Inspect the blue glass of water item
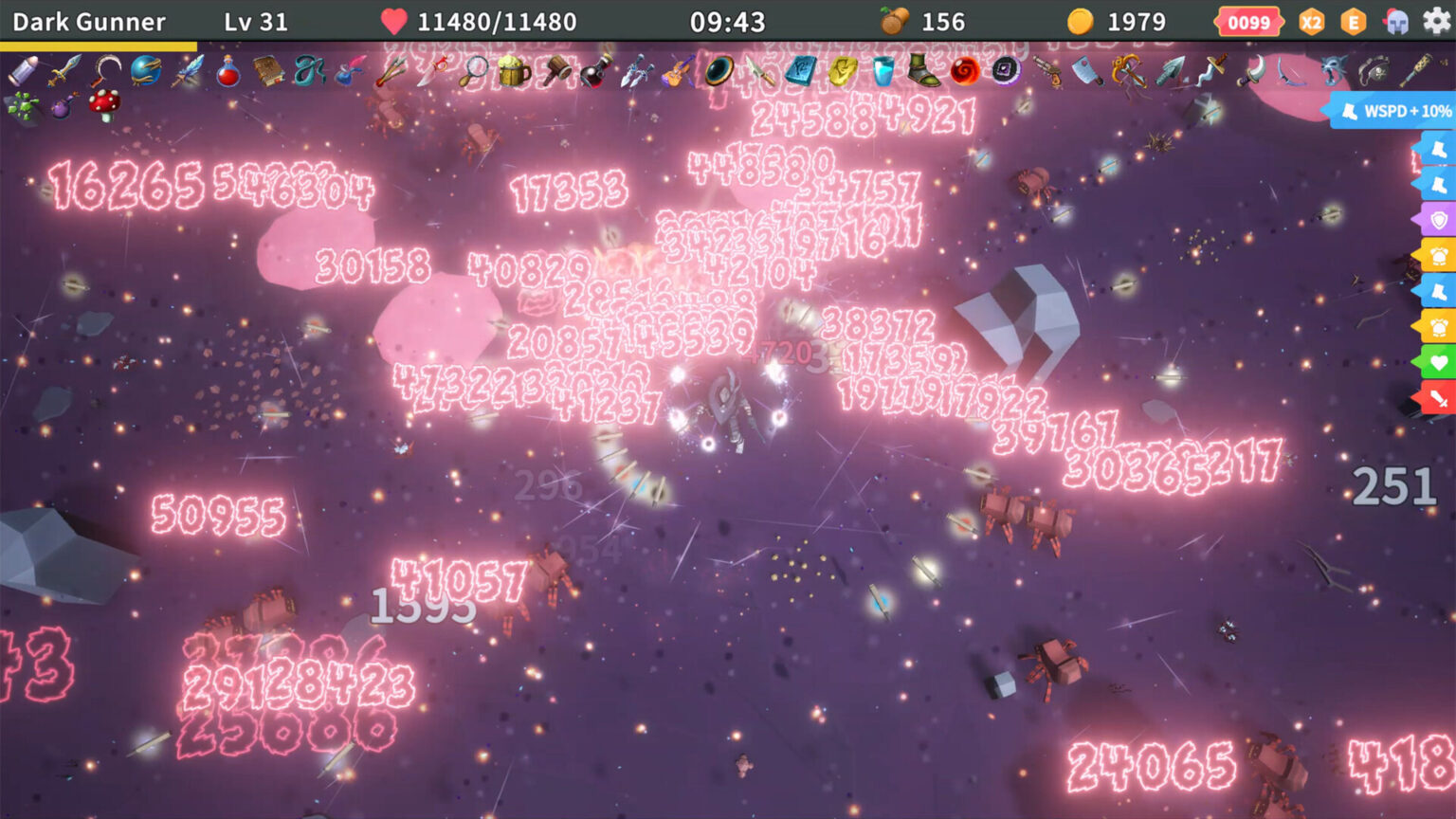Screen dimensions: 1456x819 tap(883, 71)
